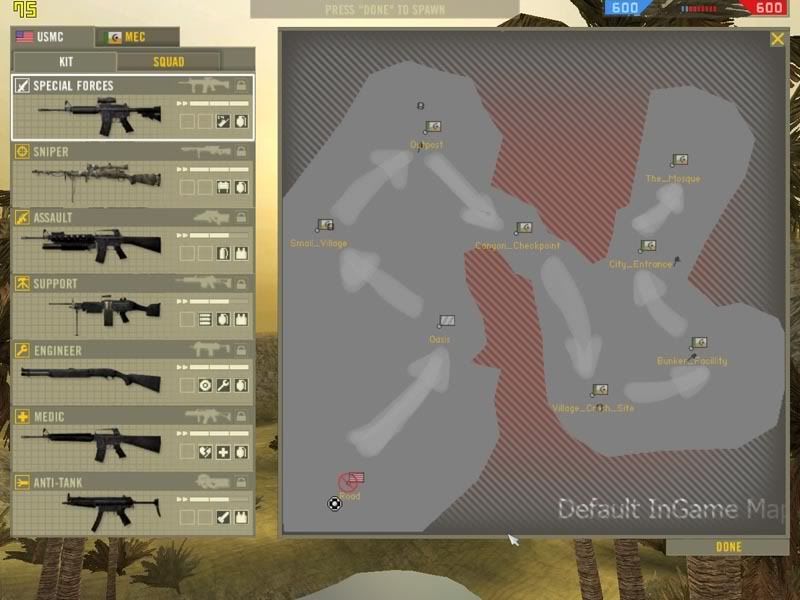Click the Small Village control point flag
Screen dimensions: 800x600
[x=325, y=226]
